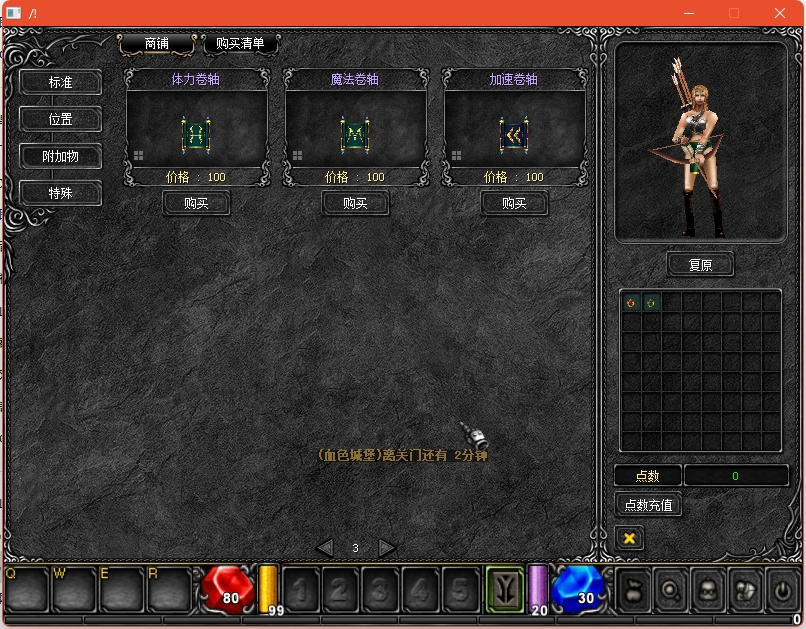
Task: Close the shop with the yellow X
Action: 629,538
